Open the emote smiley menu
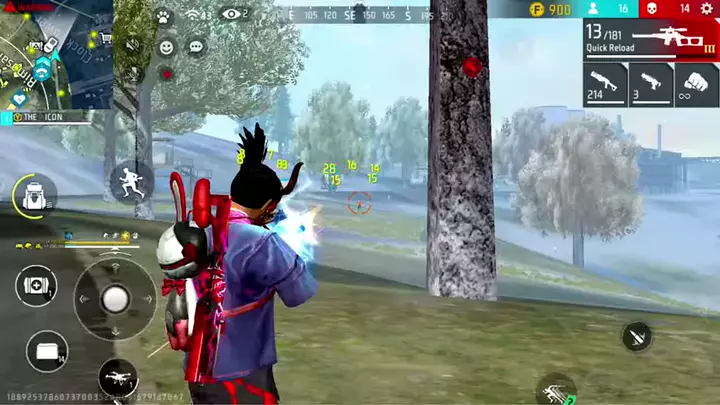This screenshot has width=720, height=405. pyautogui.click(x=166, y=47)
